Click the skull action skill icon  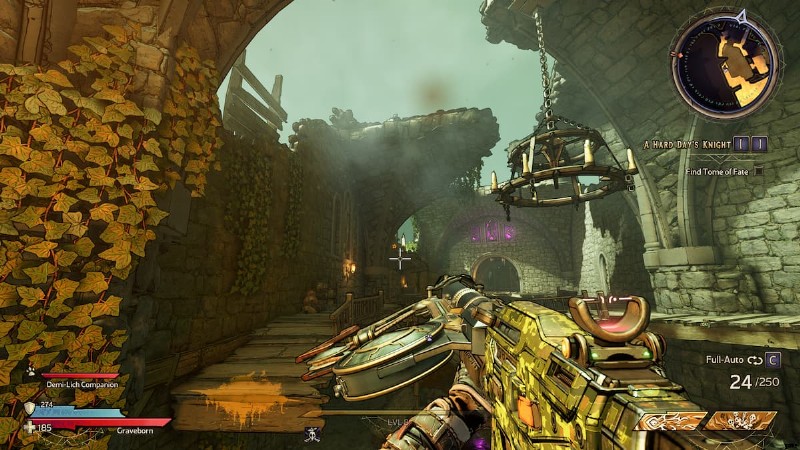click(x=311, y=434)
